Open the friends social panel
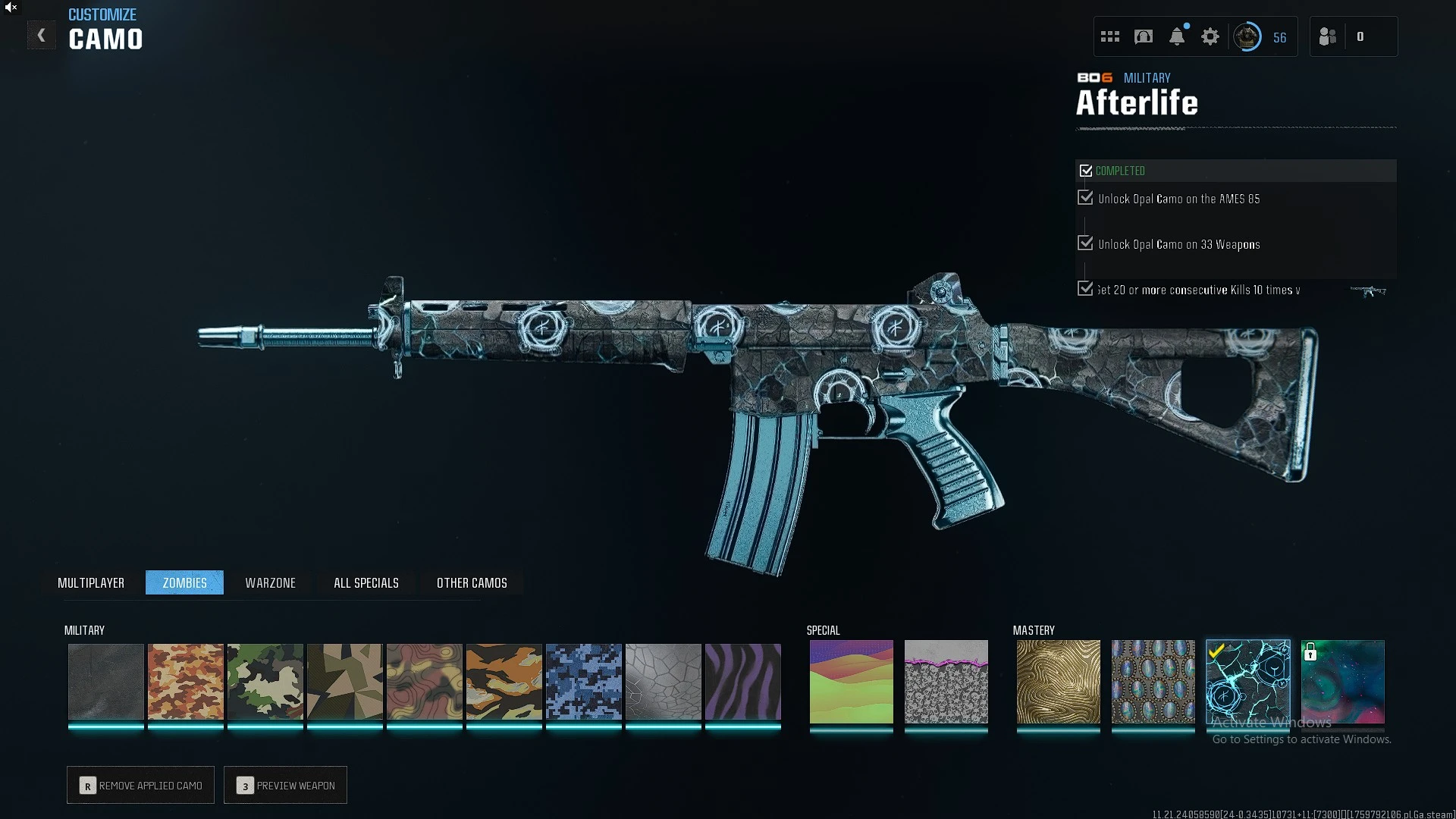This screenshot has width=1456, height=819. tap(1328, 36)
